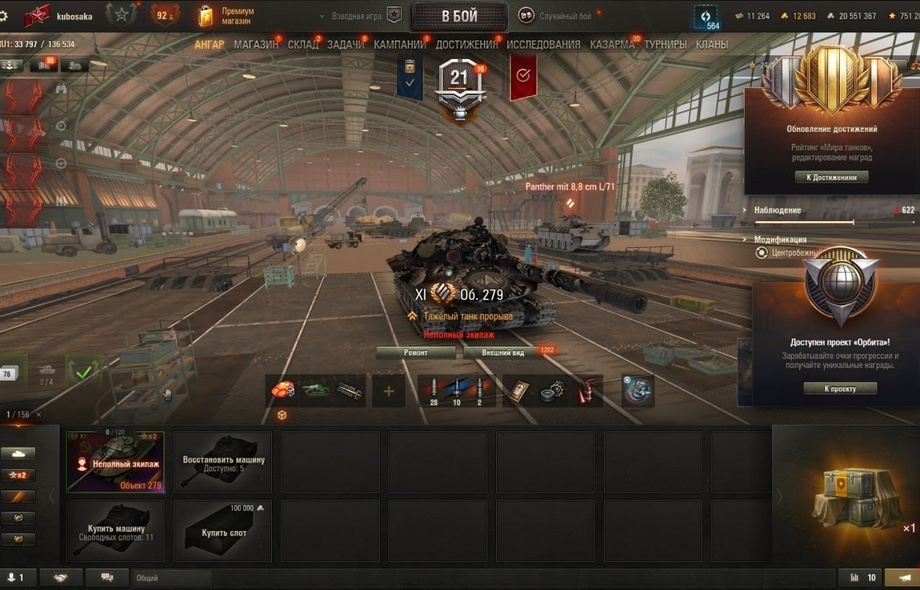
Task: Open the settings gear icon
Action: point(5,16)
